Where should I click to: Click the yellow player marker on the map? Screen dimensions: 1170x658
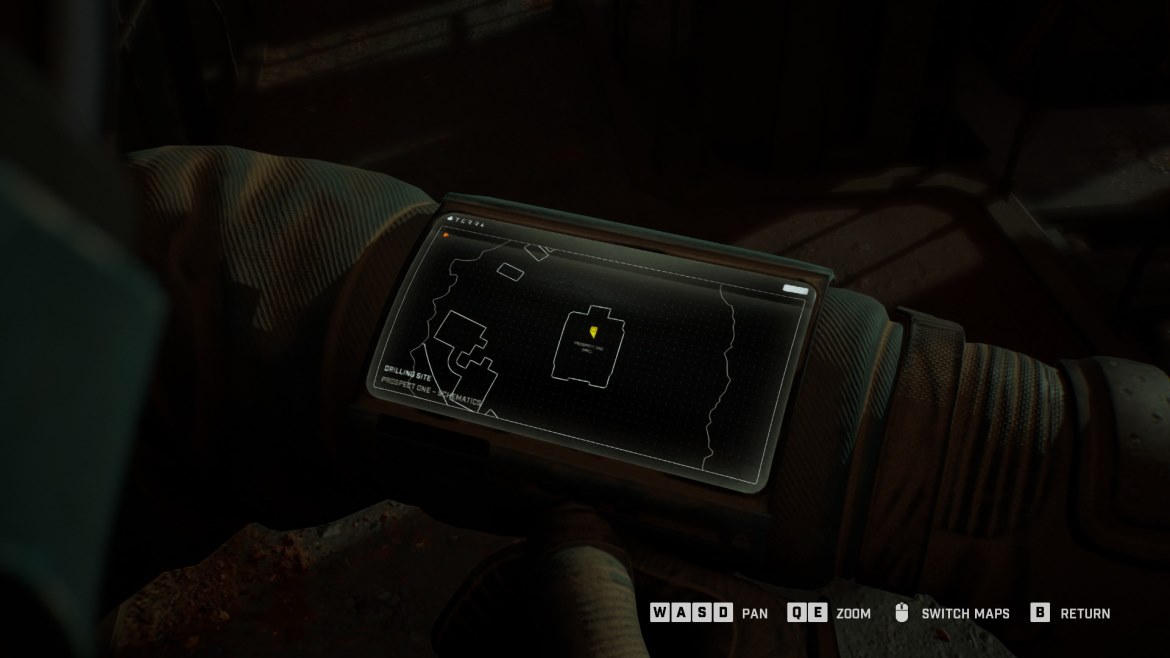pos(594,329)
